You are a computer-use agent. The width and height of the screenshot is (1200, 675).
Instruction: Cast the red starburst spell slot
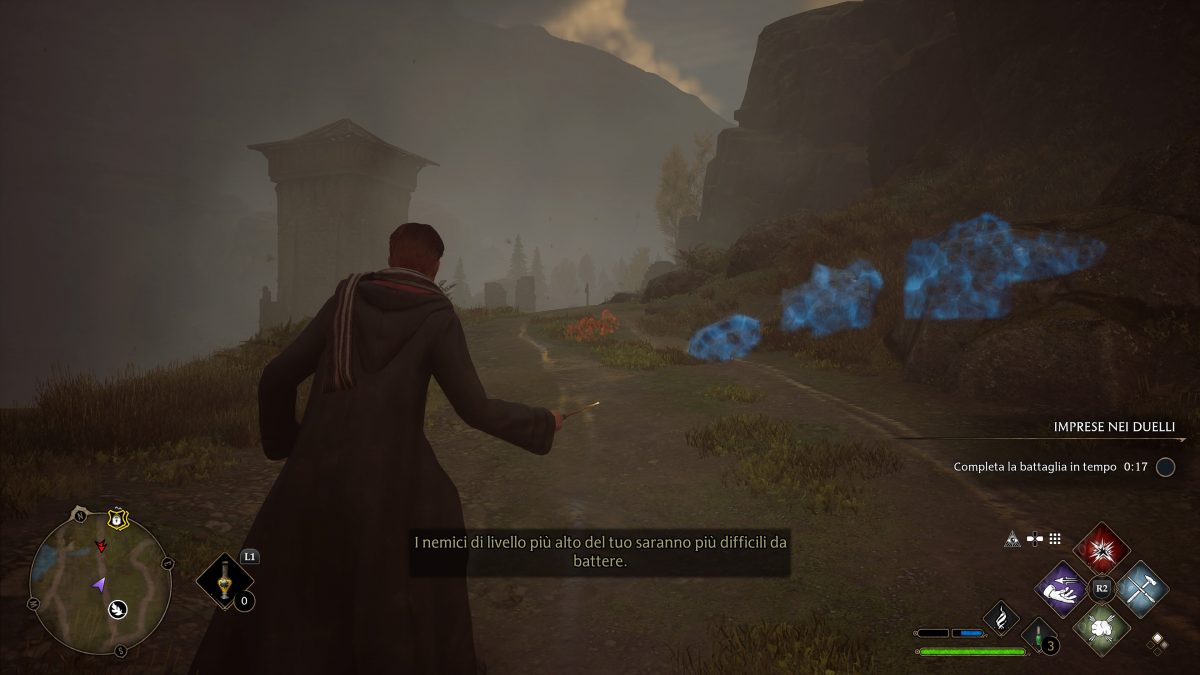pos(1102,548)
